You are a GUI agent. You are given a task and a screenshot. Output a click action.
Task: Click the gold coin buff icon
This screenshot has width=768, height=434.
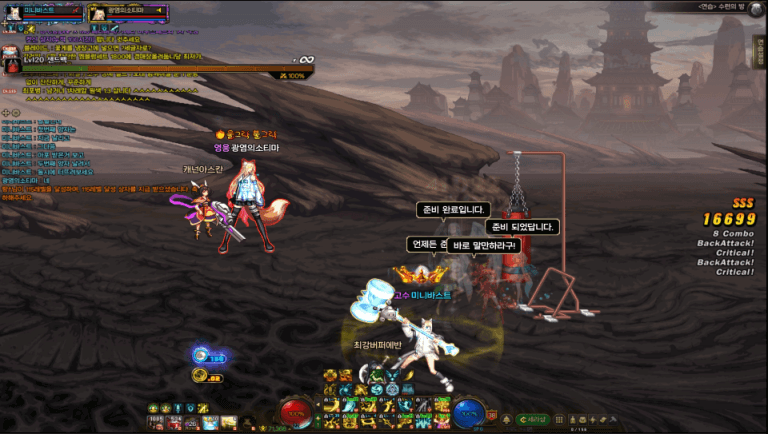(200, 375)
